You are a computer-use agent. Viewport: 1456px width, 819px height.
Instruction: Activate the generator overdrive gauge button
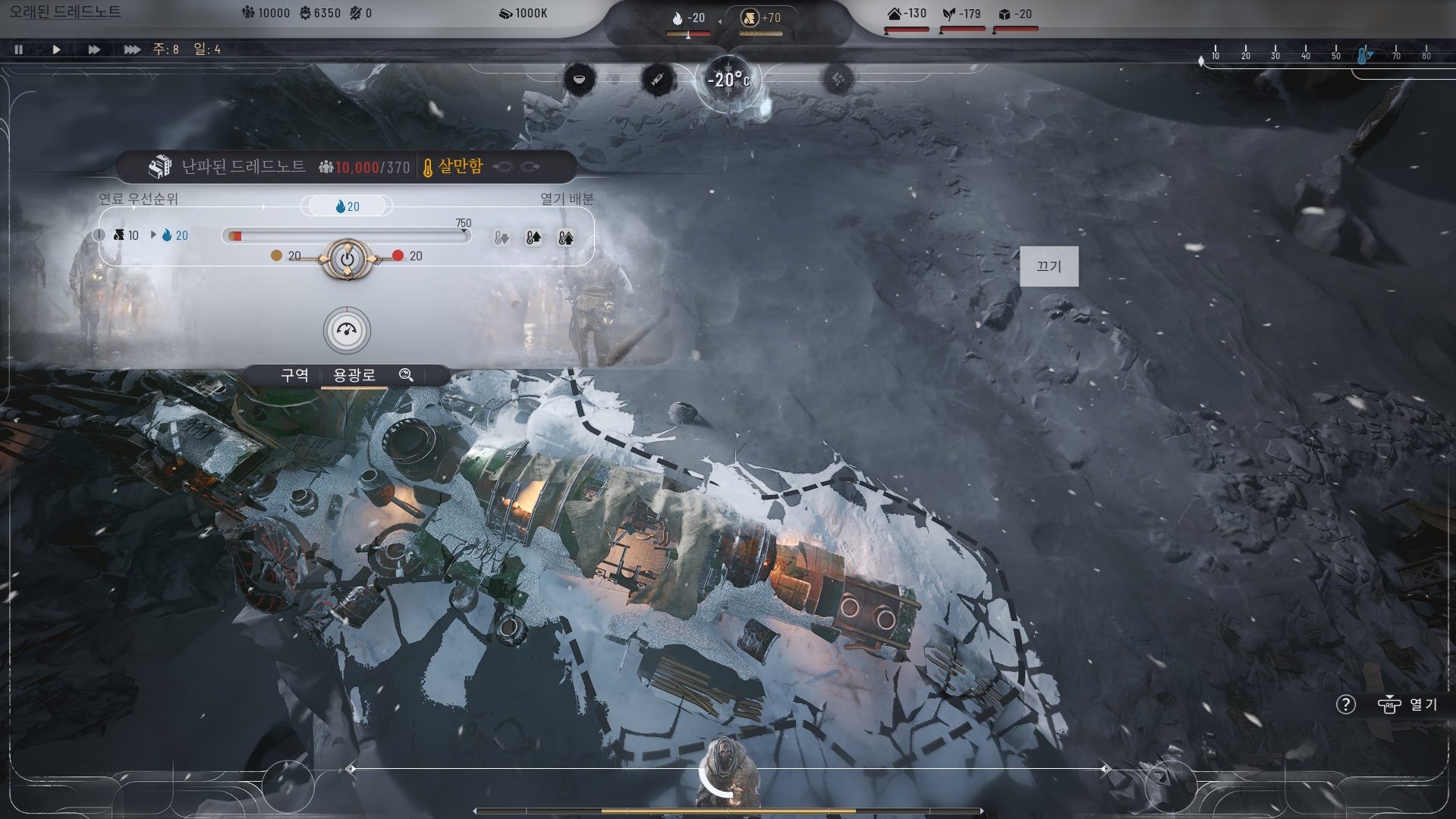pos(347,330)
